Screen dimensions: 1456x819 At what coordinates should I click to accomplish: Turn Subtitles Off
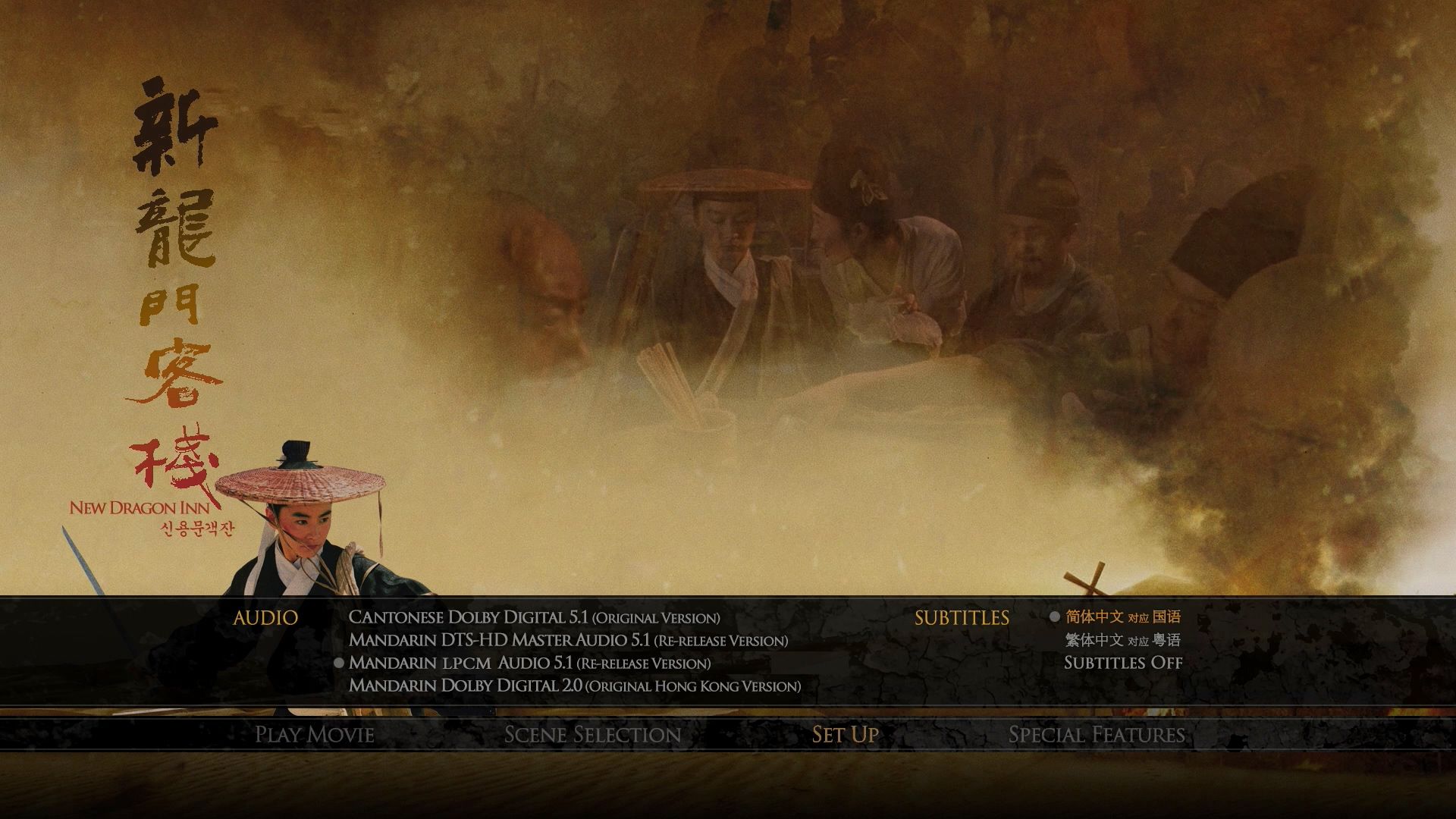(1123, 663)
